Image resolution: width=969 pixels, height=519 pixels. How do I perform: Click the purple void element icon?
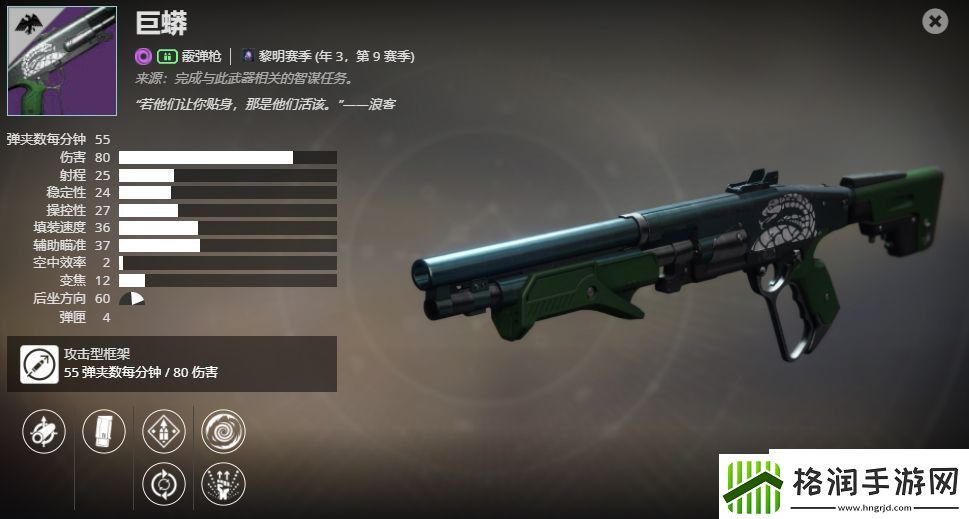pos(144,56)
